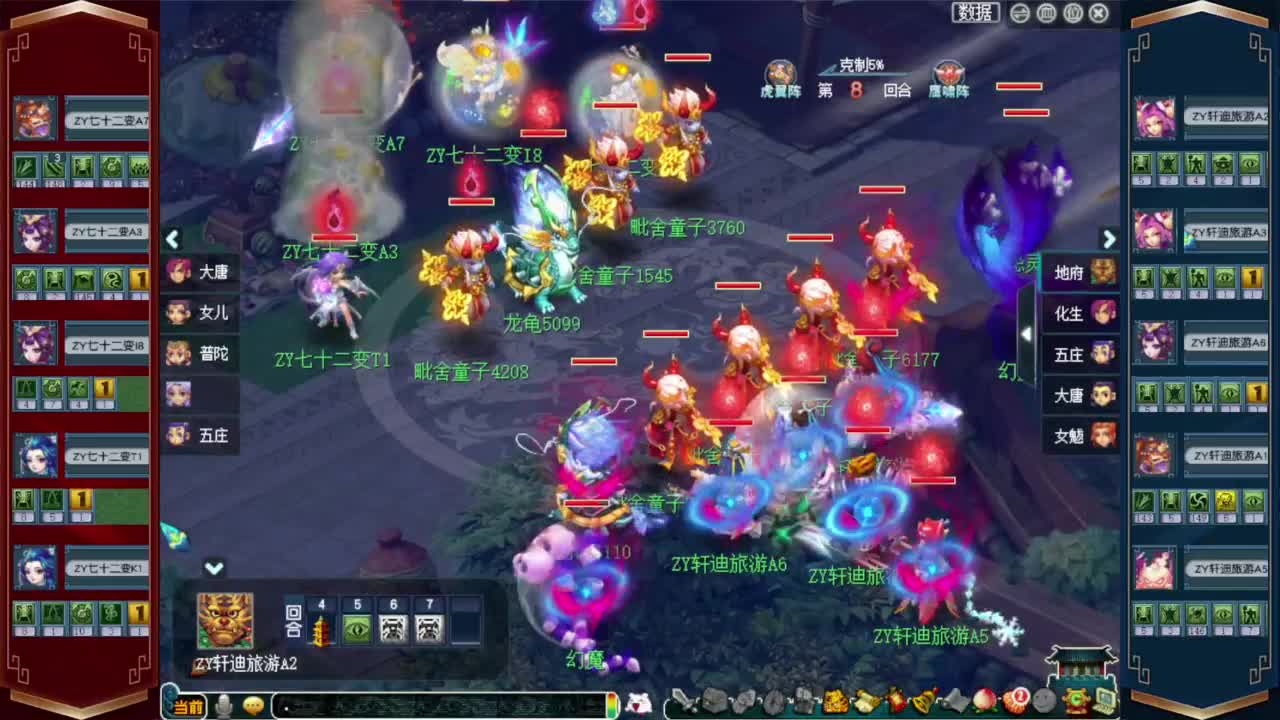Collapse the party list with the left arrow
This screenshot has height=720, width=1280.
pyautogui.click(x=172, y=240)
